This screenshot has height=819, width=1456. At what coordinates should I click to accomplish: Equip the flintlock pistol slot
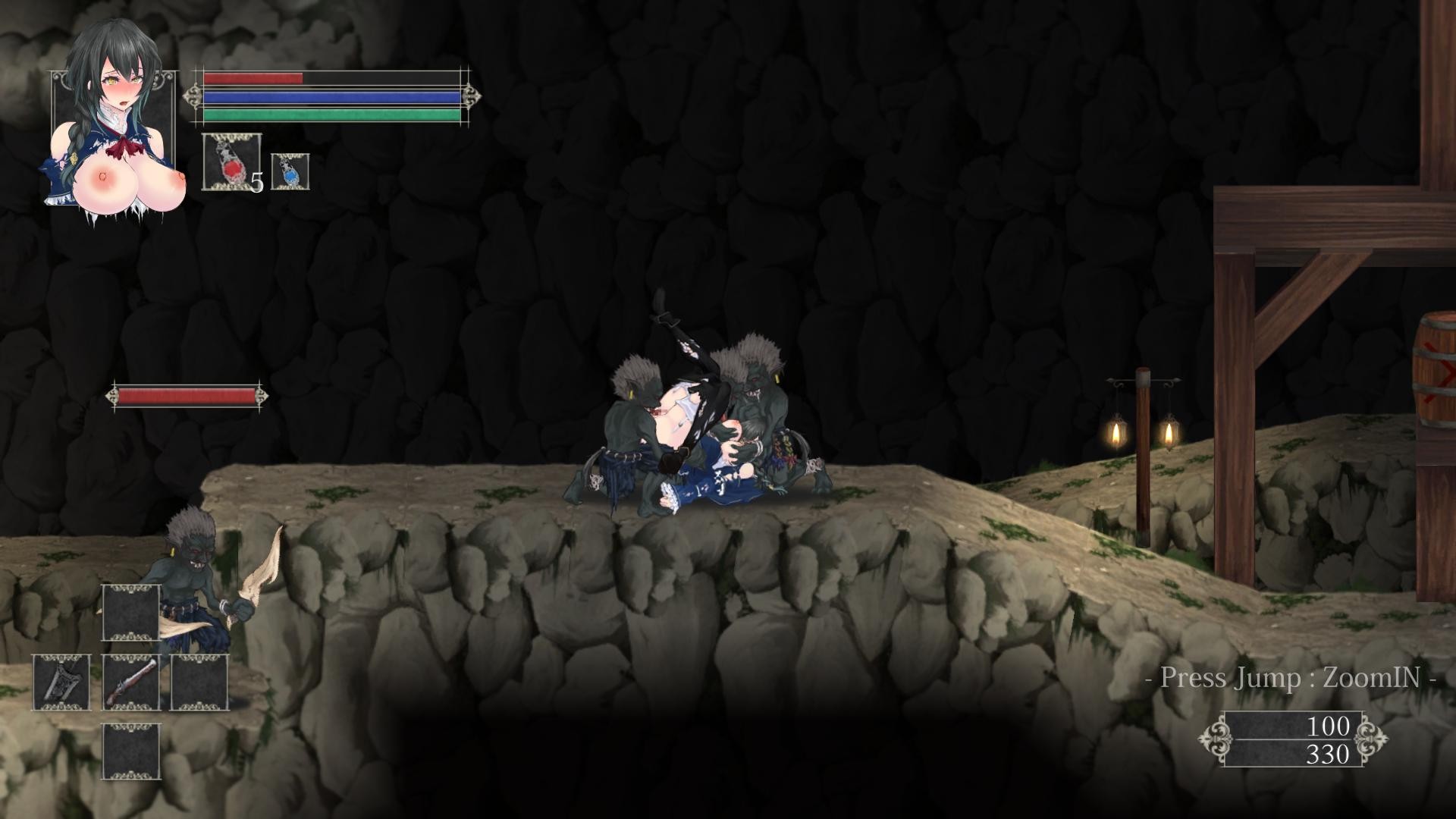tap(130, 682)
